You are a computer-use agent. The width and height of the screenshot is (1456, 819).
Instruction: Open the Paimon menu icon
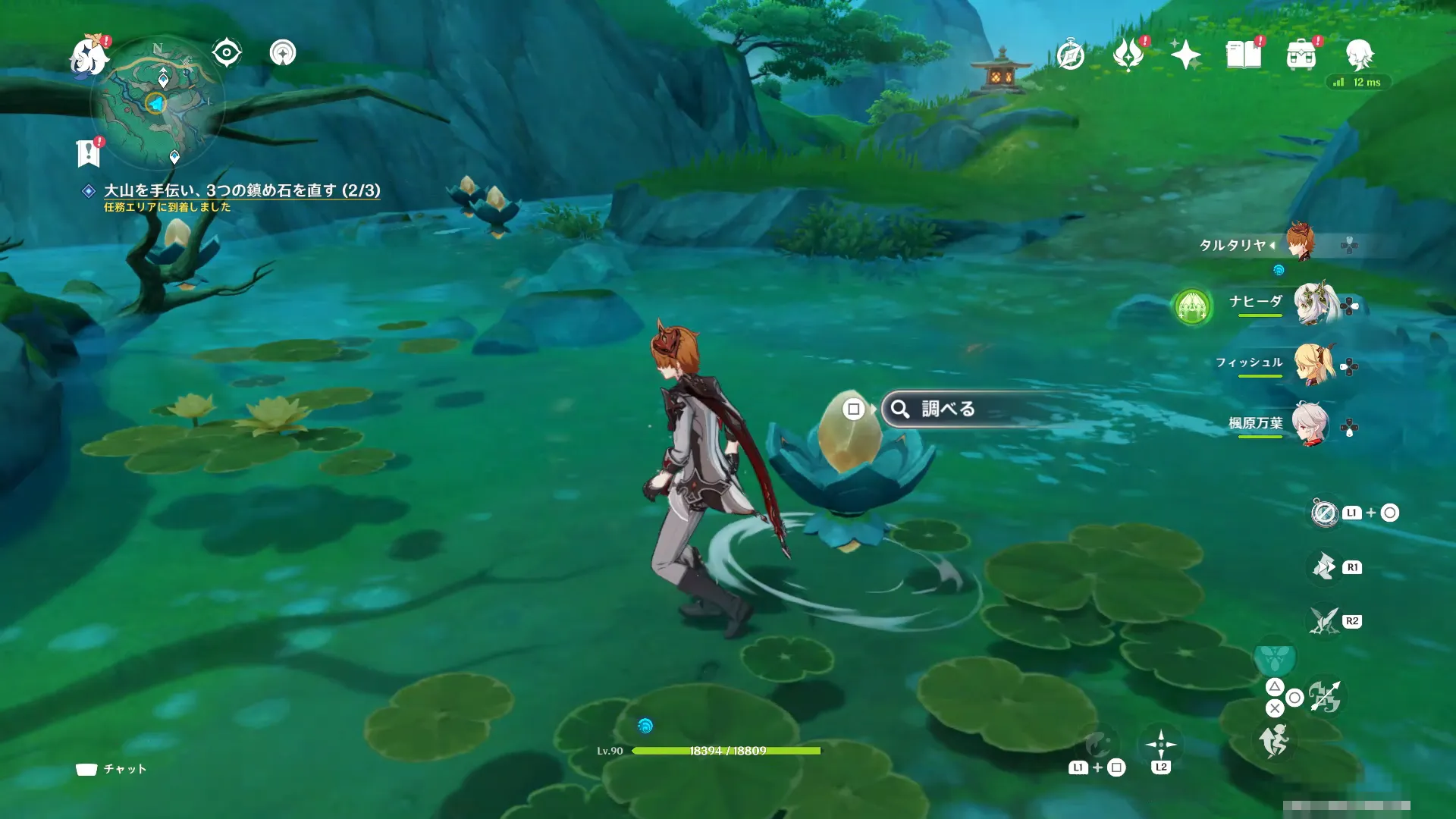tap(89, 56)
